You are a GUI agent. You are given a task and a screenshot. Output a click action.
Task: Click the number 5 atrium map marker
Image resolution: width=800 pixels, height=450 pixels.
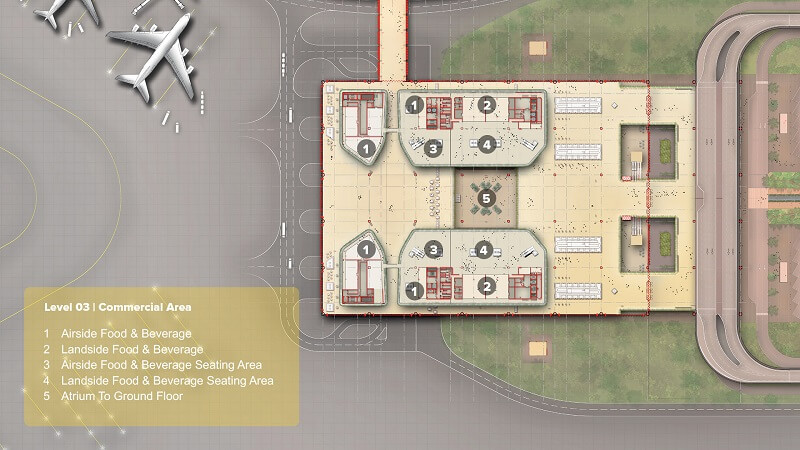pos(487,198)
